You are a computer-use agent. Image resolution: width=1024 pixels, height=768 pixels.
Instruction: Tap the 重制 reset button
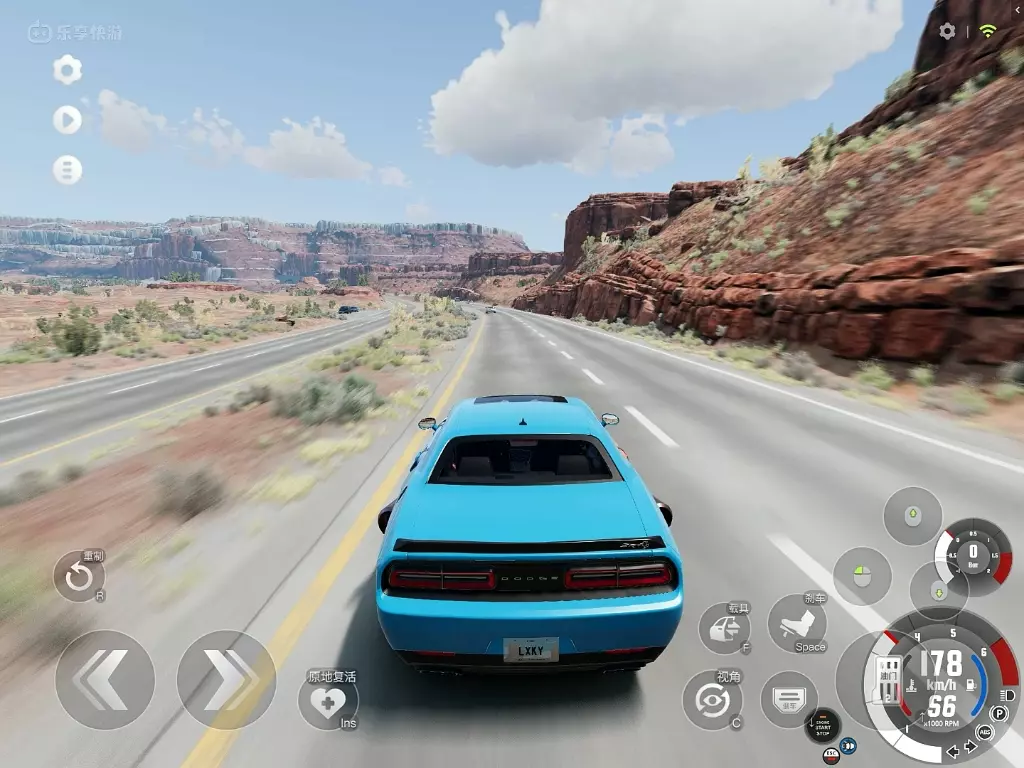tap(79, 577)
